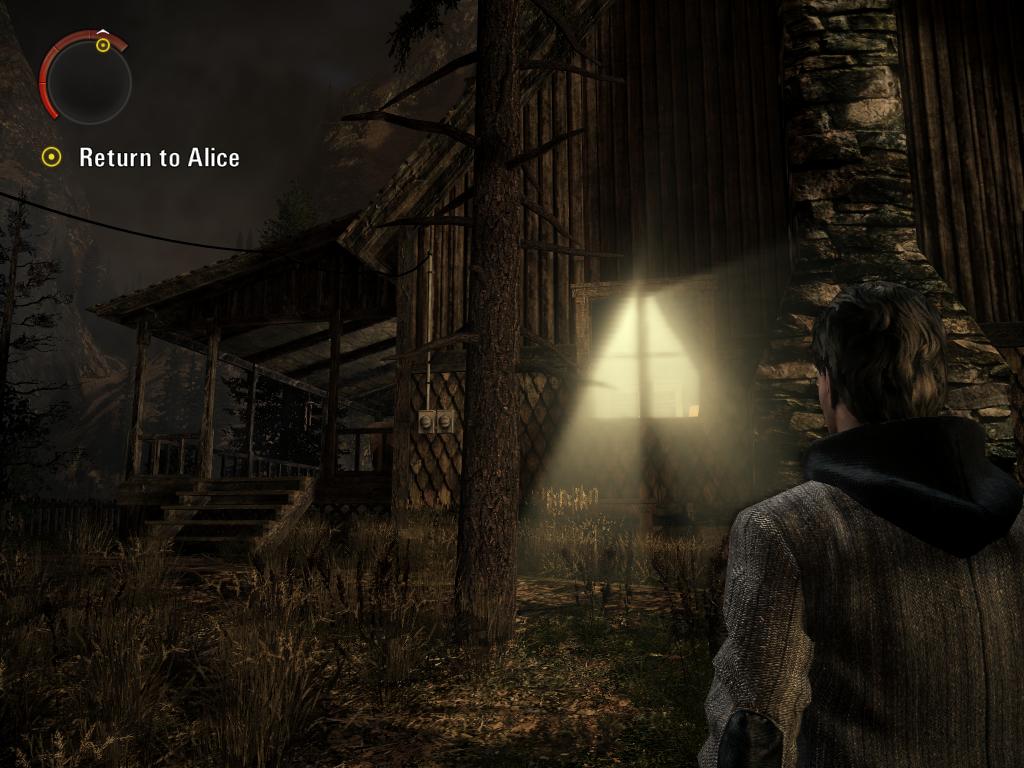Click the yellow objective marker on compass
The height and width of the screenshot is (768, 1024).
click(103, 45)
